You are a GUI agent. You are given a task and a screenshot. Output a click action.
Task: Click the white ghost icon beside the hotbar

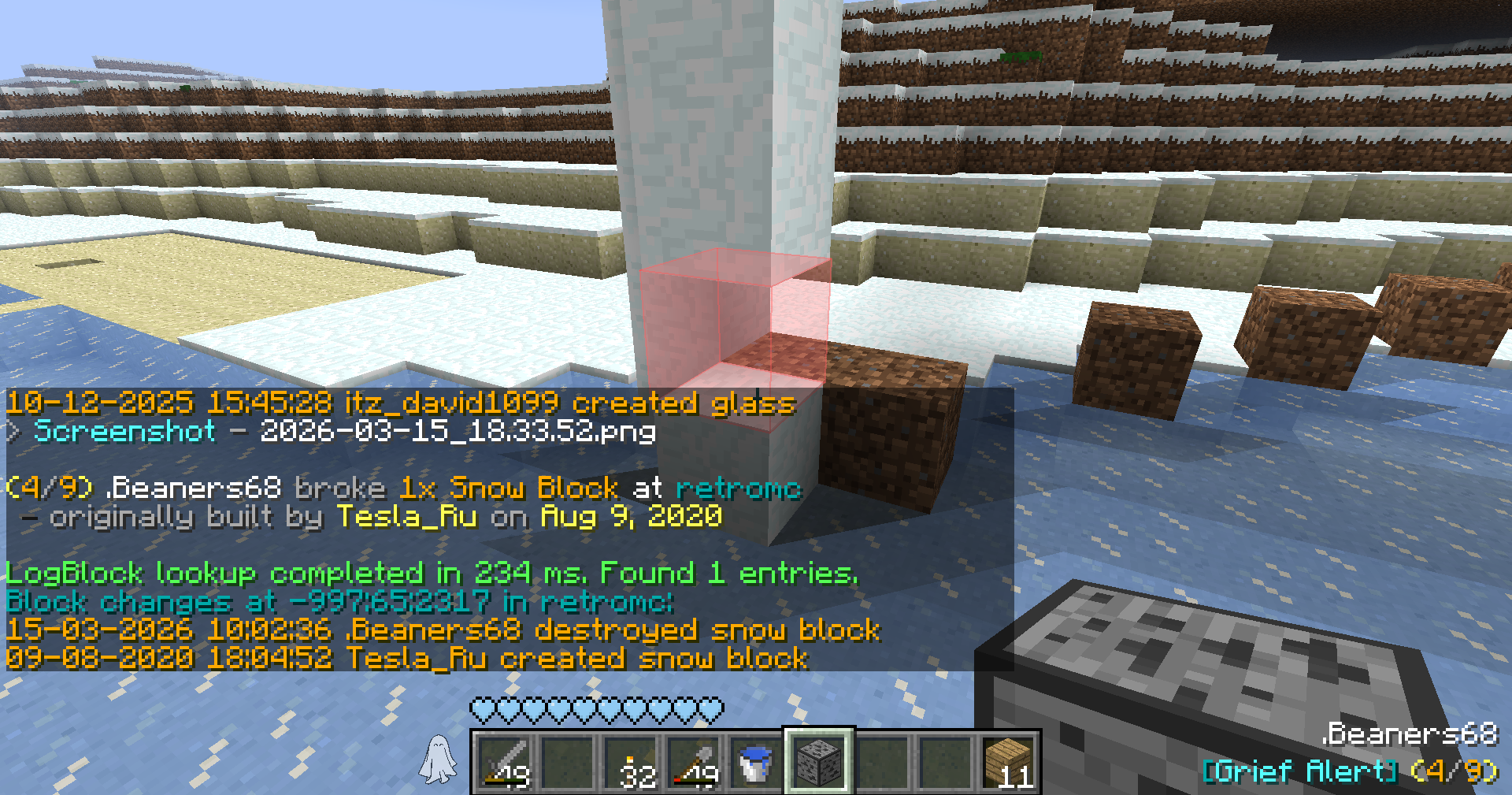(438, 760)
